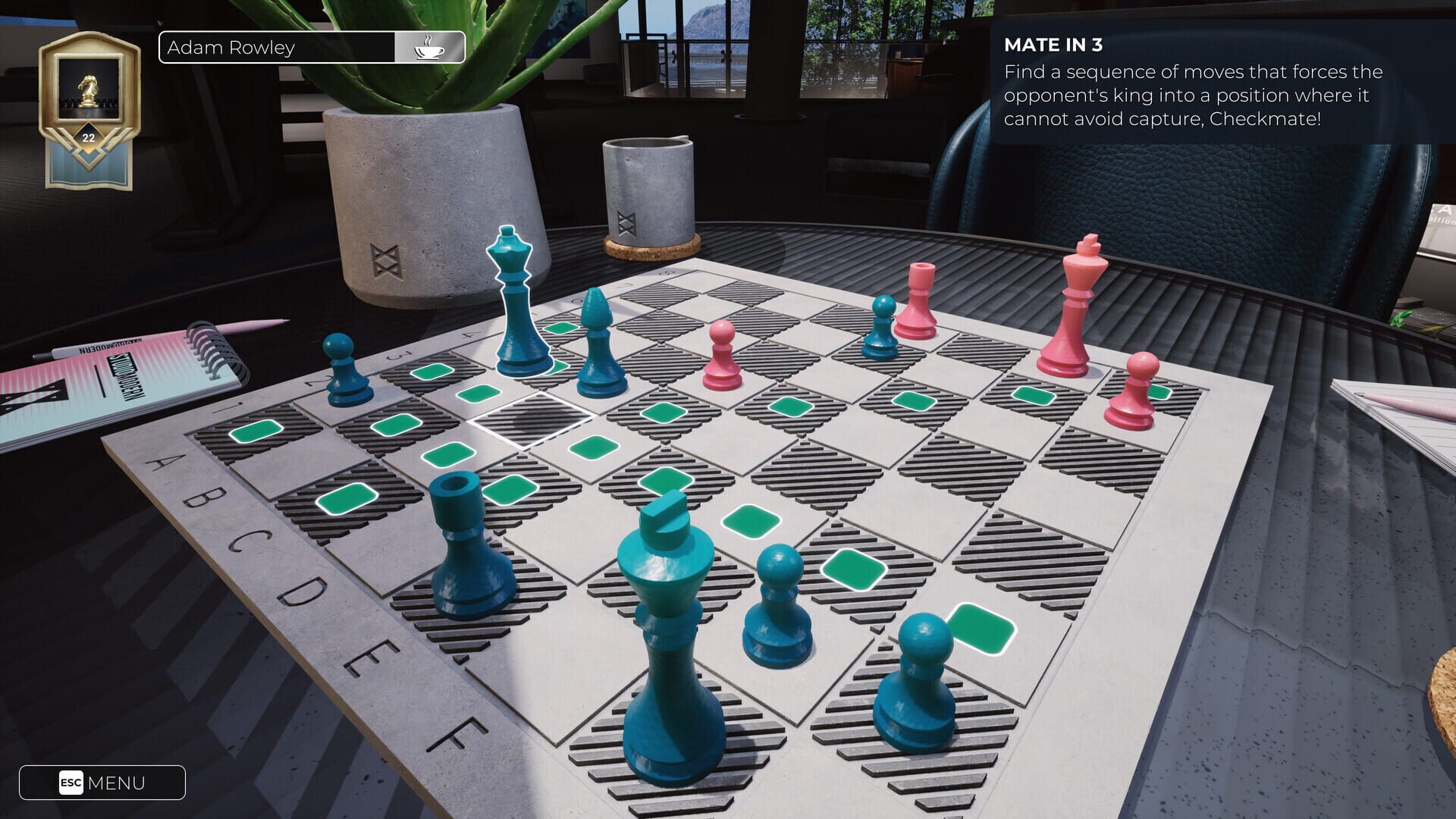The image size is (1456, 819).
Task: Click the coffee cup icon beside Adam Rowley
Action: click(429, 47)
